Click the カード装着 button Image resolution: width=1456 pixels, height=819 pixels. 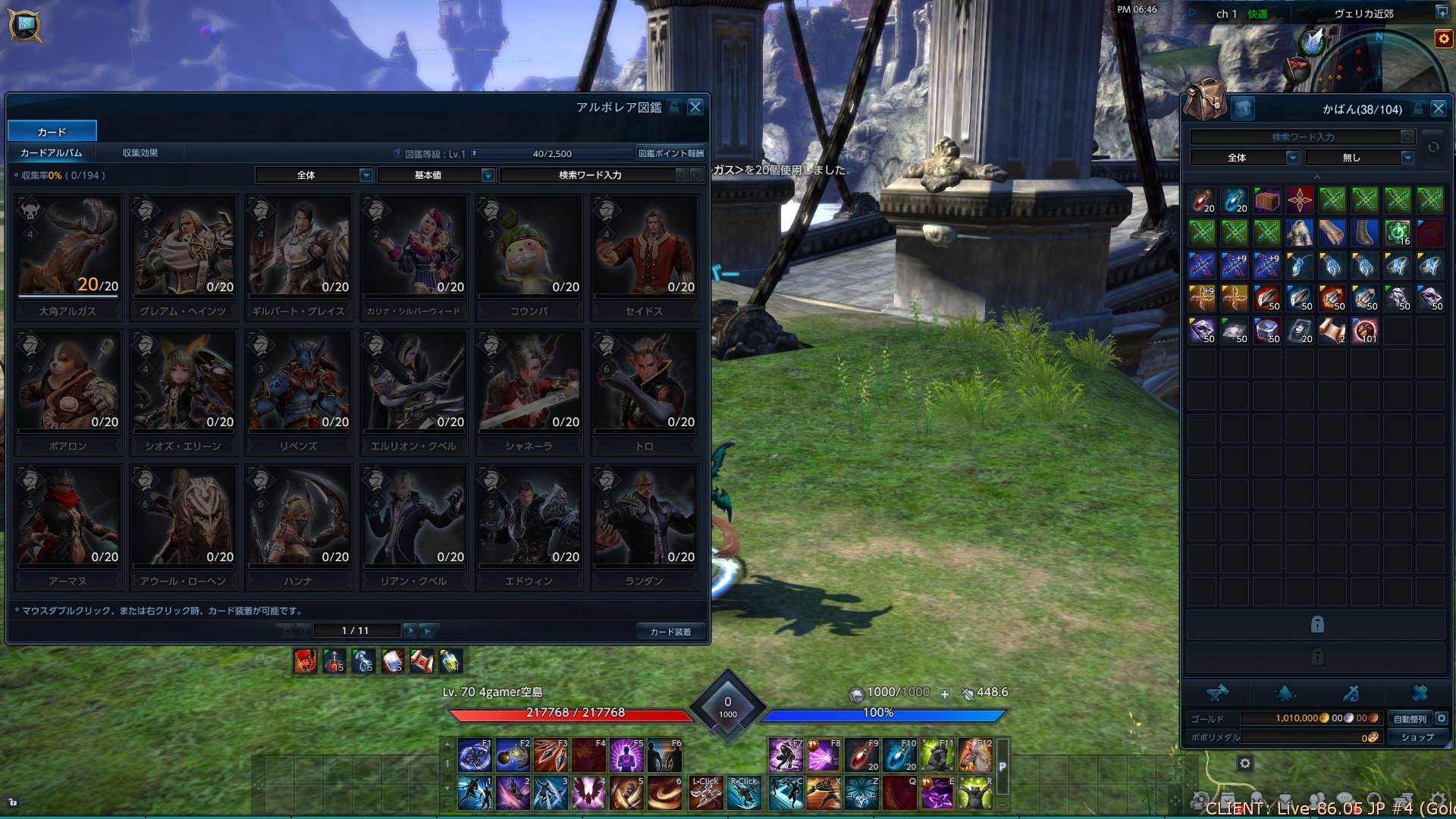click(670, 631)
